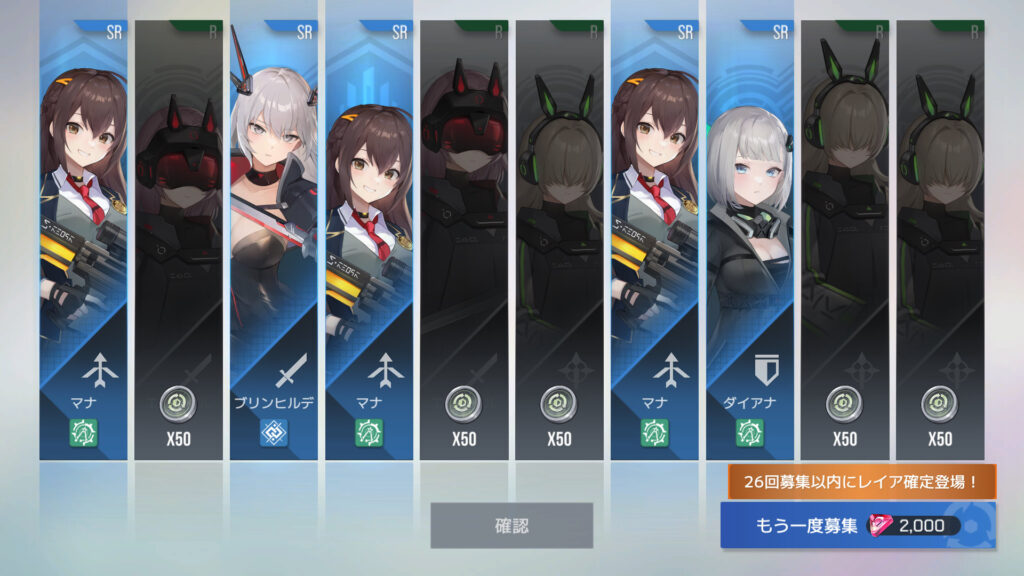Recruit again for 2,000 gems
Image resolution: width=1024 pixels, height=576 pixels.
(x=857, y=526)
